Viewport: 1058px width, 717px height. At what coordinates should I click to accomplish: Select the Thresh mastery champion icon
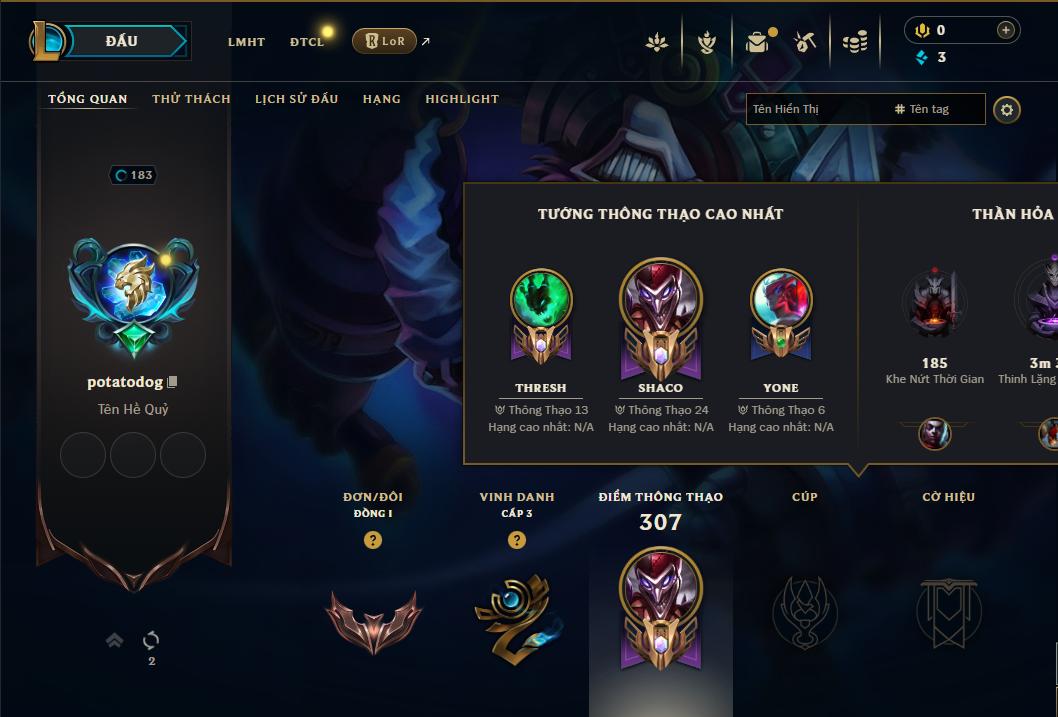(541, 300)
